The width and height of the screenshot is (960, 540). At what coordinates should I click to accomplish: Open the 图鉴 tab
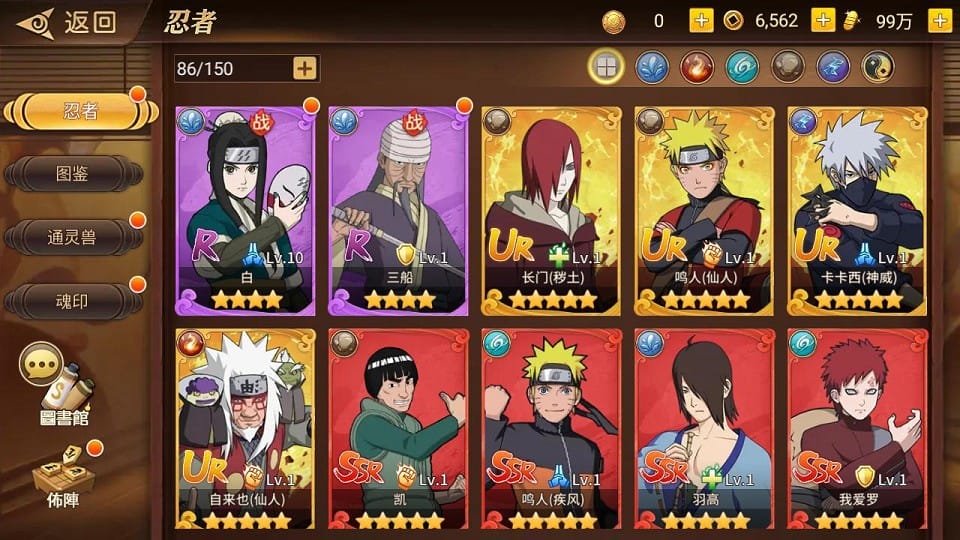72,174
